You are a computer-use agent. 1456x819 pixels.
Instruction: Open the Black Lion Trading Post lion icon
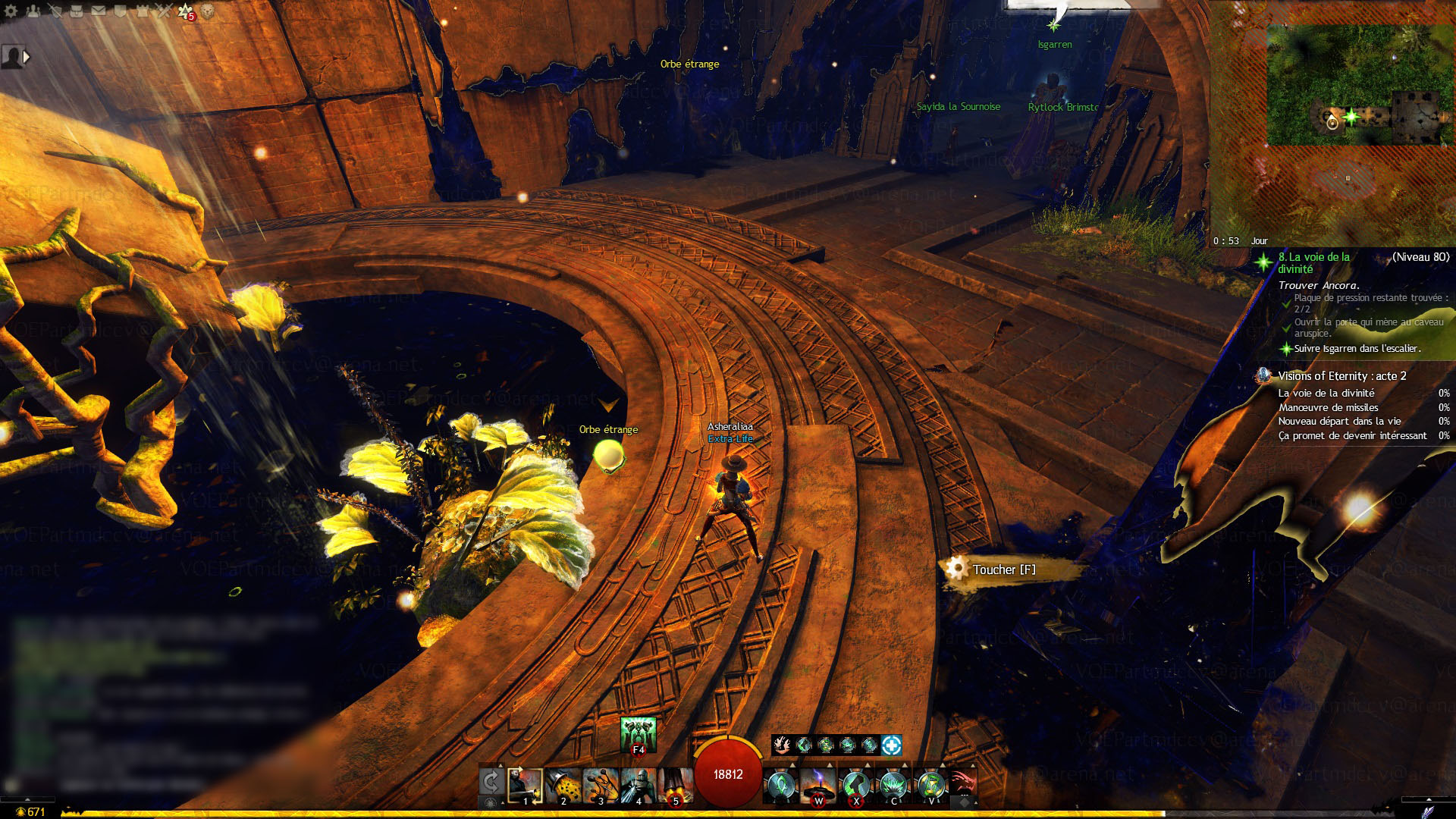coord(207,11)
